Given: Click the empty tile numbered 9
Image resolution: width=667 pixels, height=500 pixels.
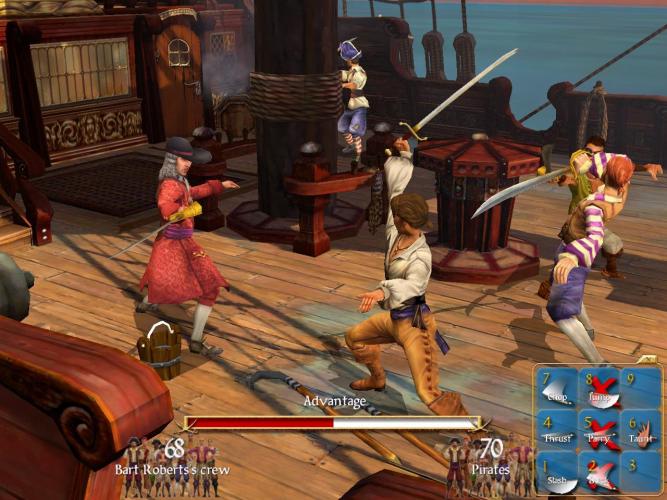Looking at the screenshot, I should point(641,389).
